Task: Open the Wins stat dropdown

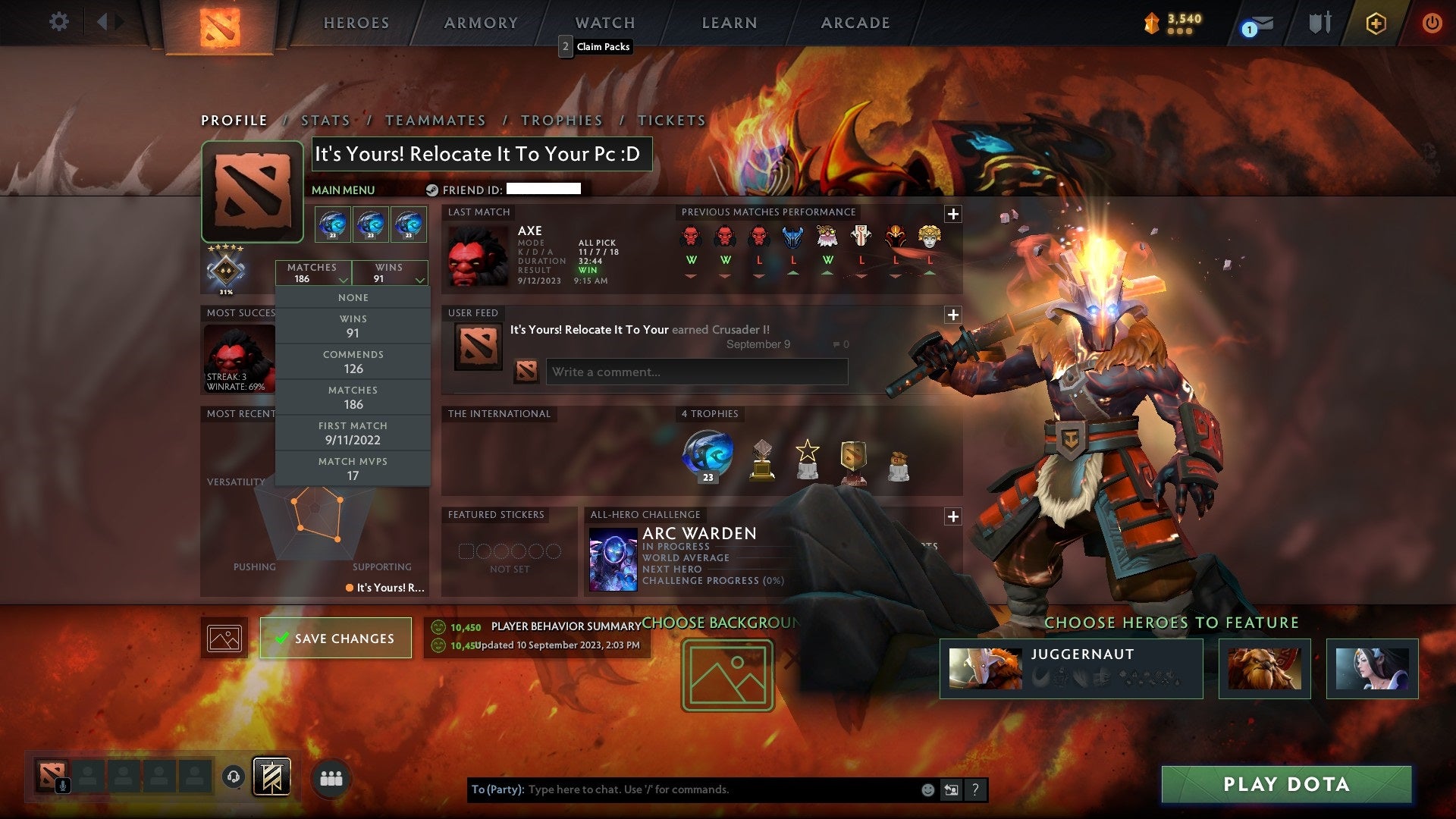Action: [389, 273]
